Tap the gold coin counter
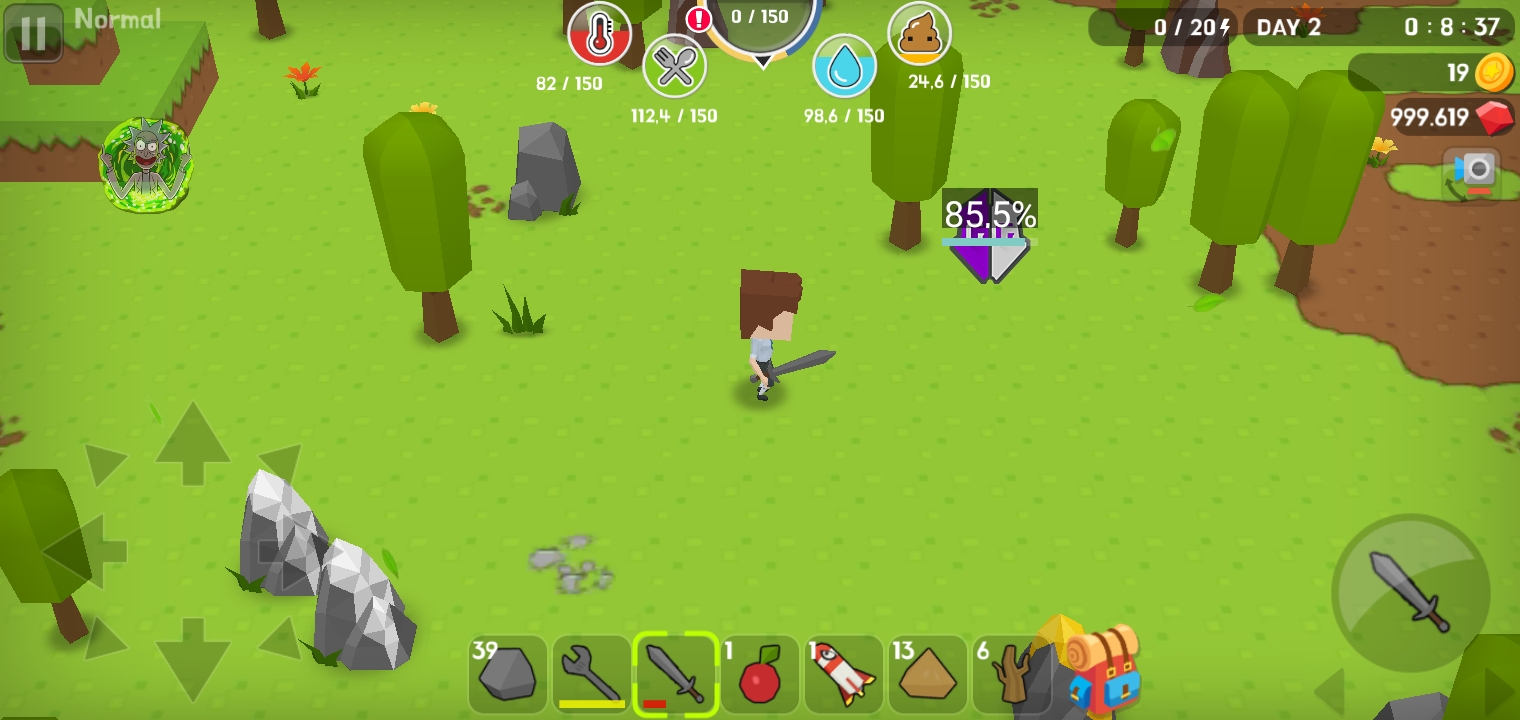The width and height of the screenshot is (1520, 720). [1493, 73]
